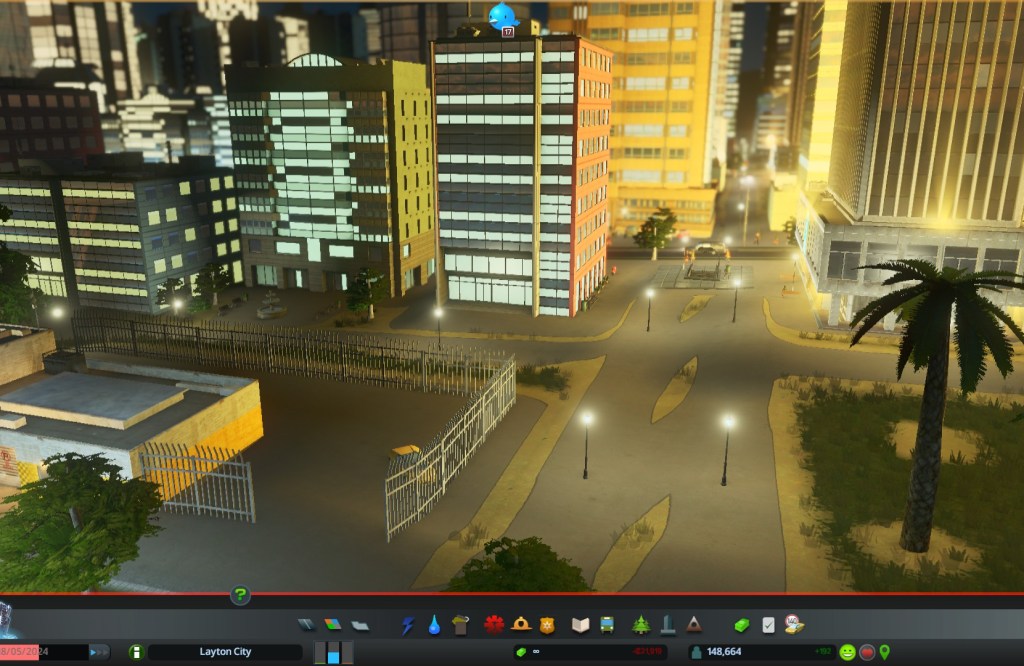The width and height of the screenshot is (1024, 666).
Task: Click the blue Chirper bird icon
Action: click(x=503, y=15)
